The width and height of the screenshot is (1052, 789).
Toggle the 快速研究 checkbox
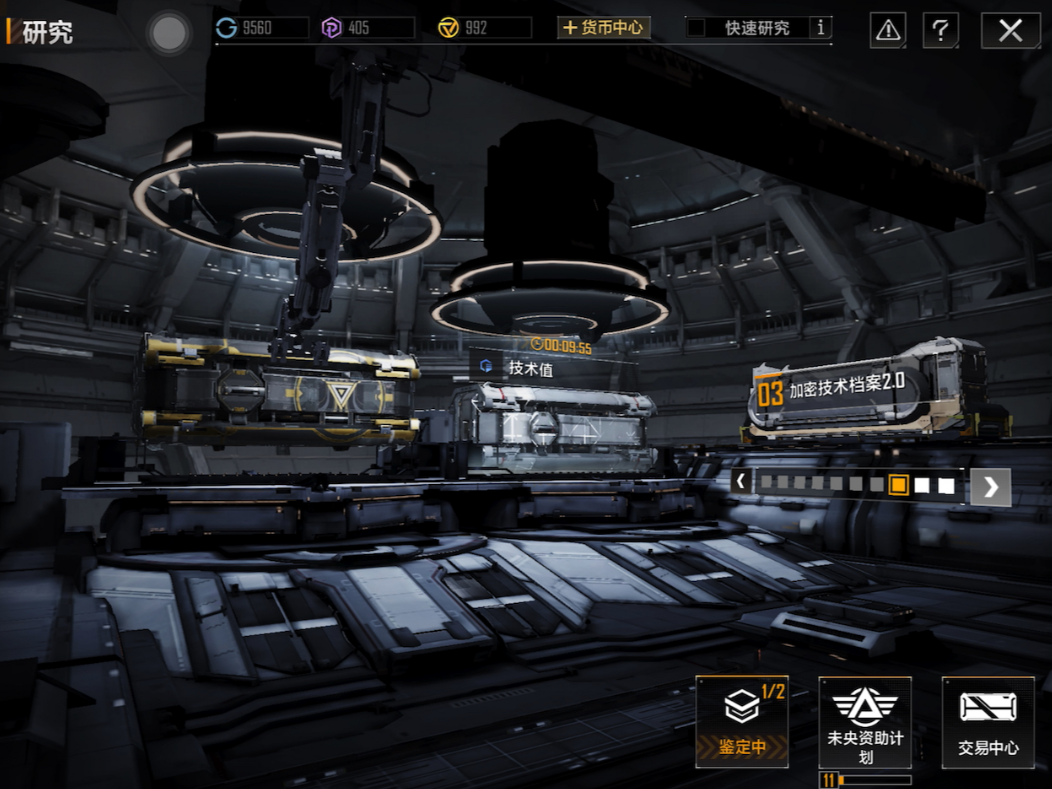tap(697, 28)
